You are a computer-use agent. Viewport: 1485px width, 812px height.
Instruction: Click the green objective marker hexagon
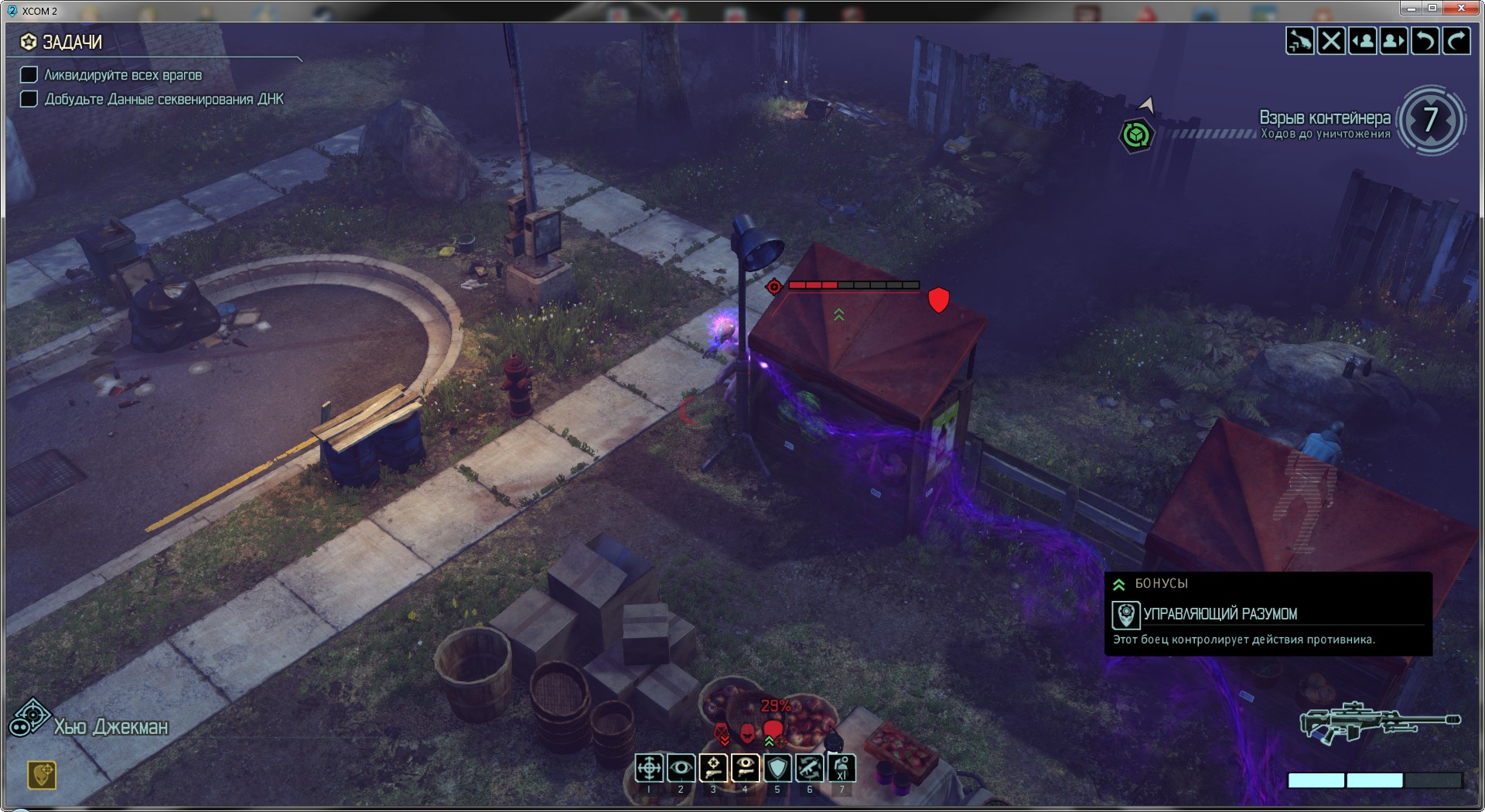coord(1135,135)
